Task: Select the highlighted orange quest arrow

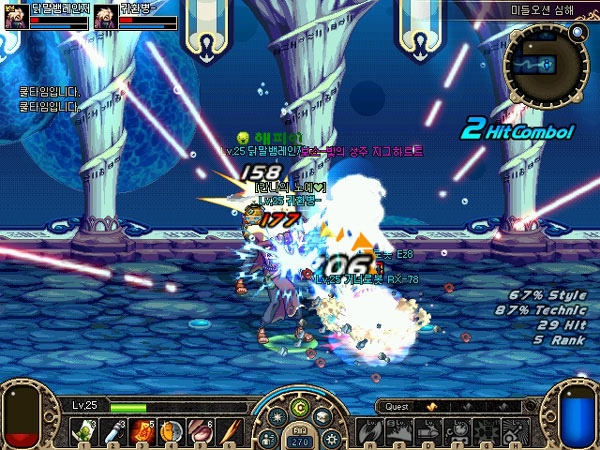Action: (x=431, y=407)
